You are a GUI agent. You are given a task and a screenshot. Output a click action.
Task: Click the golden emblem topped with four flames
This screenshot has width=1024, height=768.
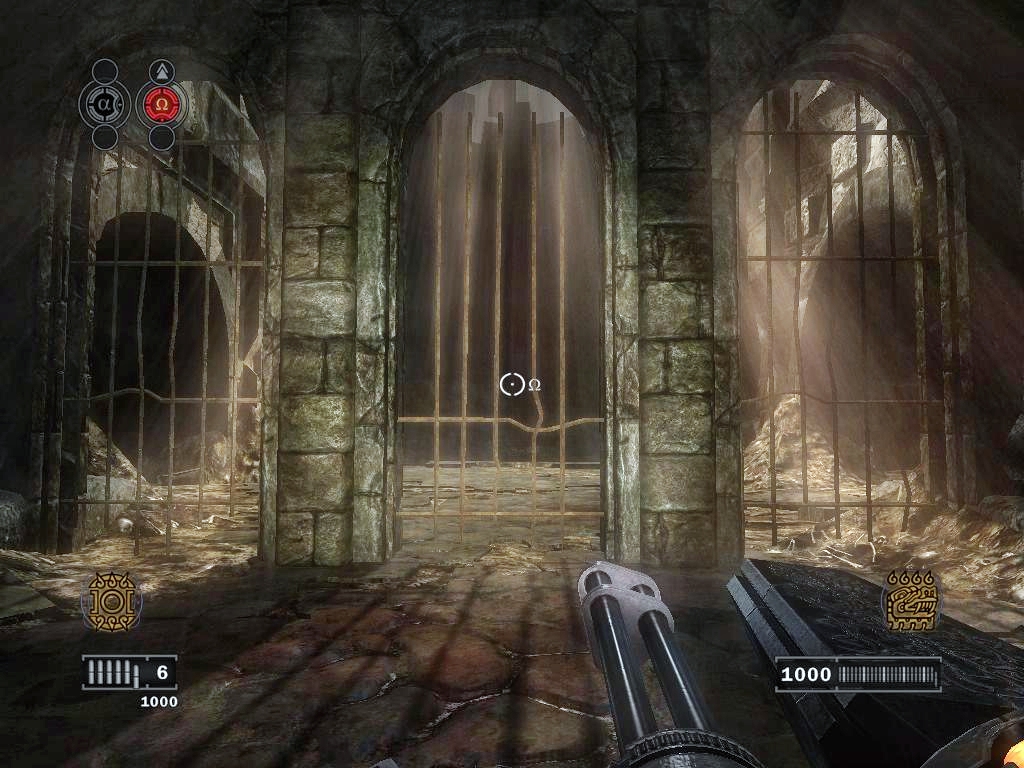pyautogui.click(x=910, y=600)
